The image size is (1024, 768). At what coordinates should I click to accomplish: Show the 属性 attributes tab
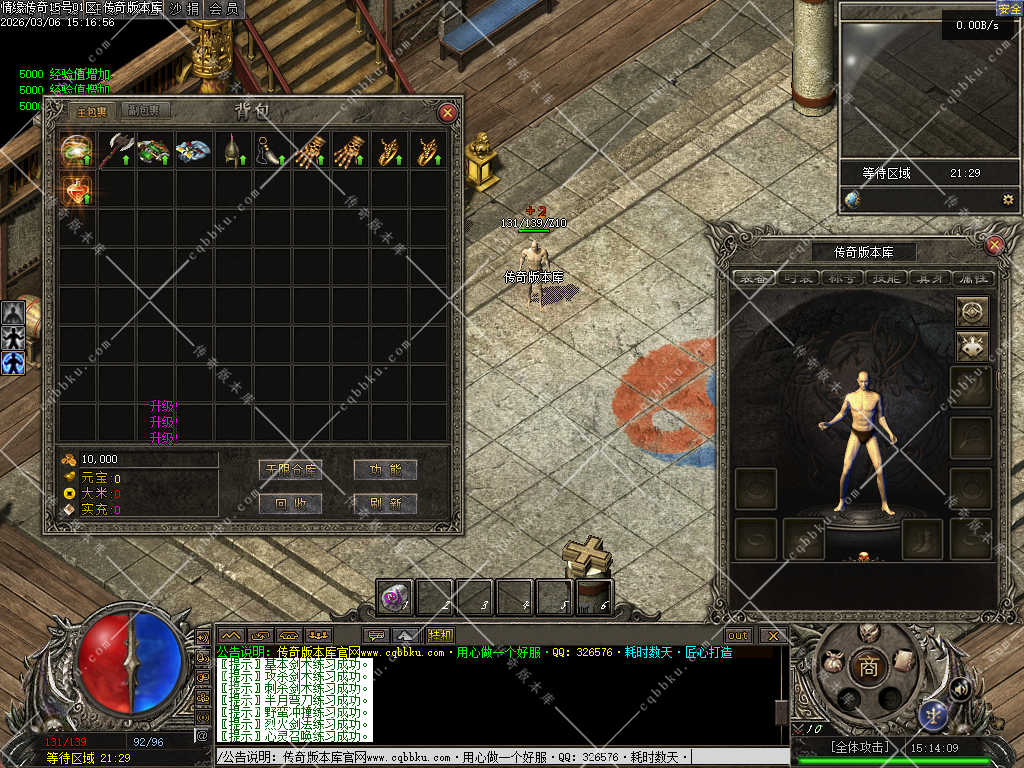972,278
